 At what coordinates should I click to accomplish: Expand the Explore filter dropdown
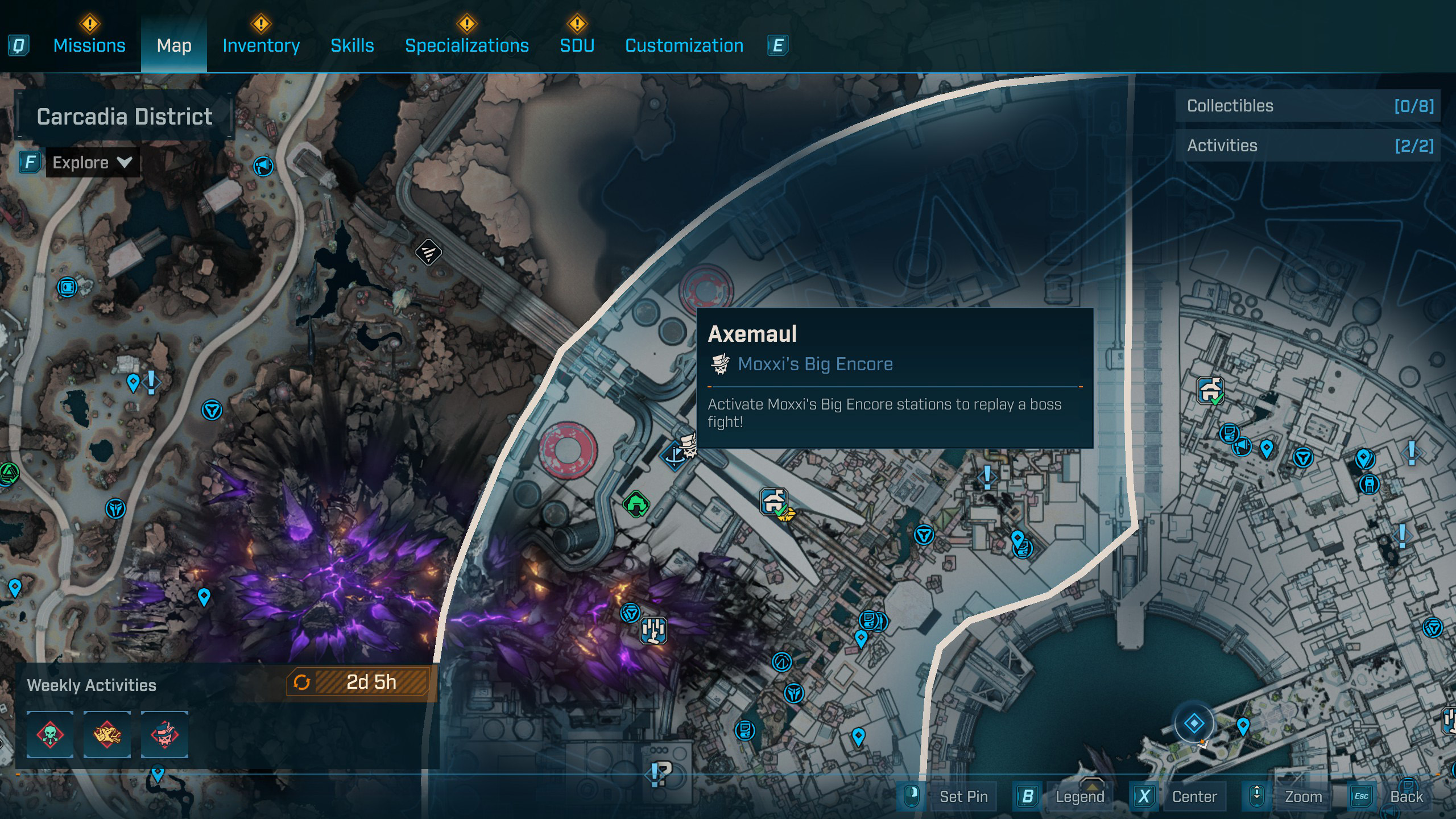tap(92, 163)
